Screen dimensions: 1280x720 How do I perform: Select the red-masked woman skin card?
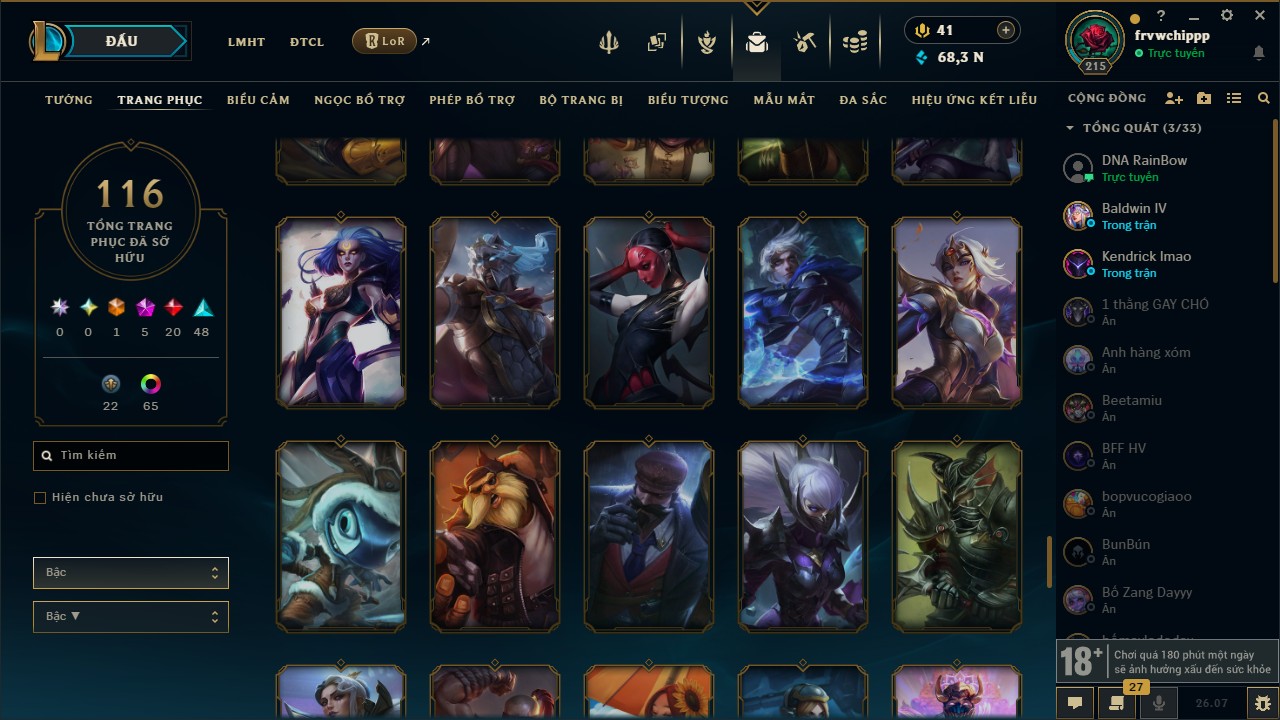tap(649, 313)
